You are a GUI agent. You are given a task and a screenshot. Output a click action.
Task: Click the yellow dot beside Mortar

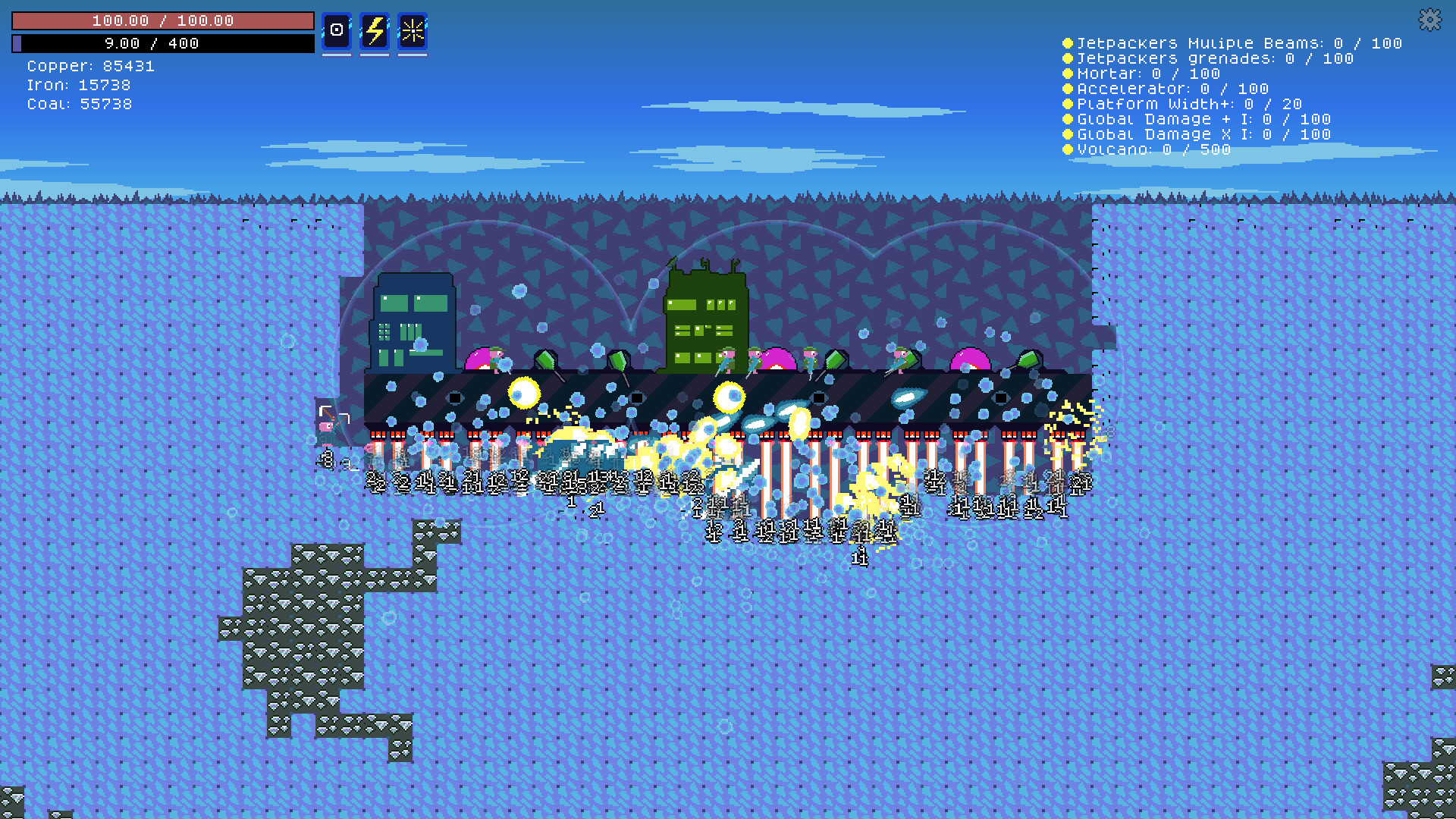(x=1068, y=74)
